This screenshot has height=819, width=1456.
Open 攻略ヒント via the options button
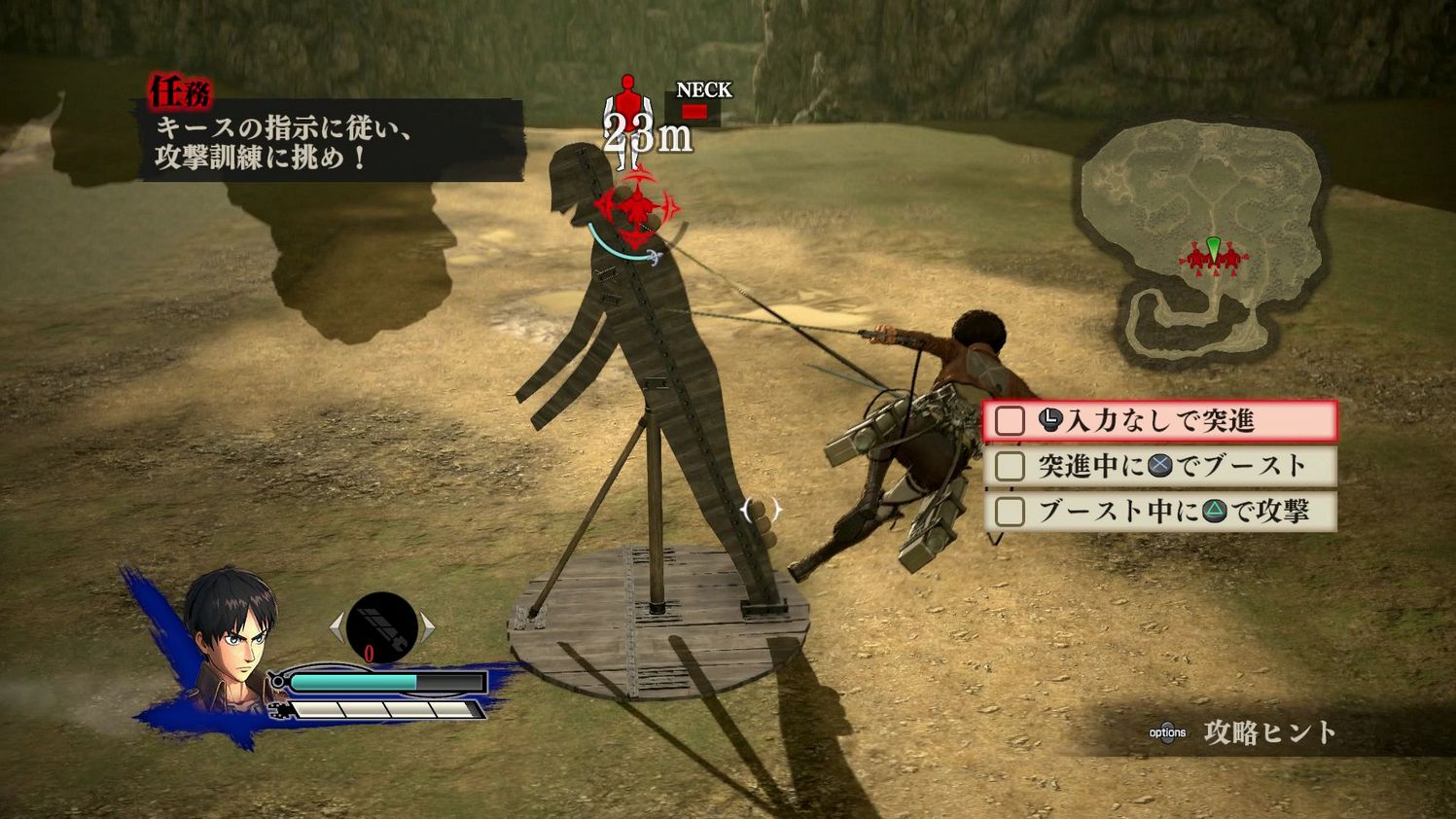(x=1170, y=731)
